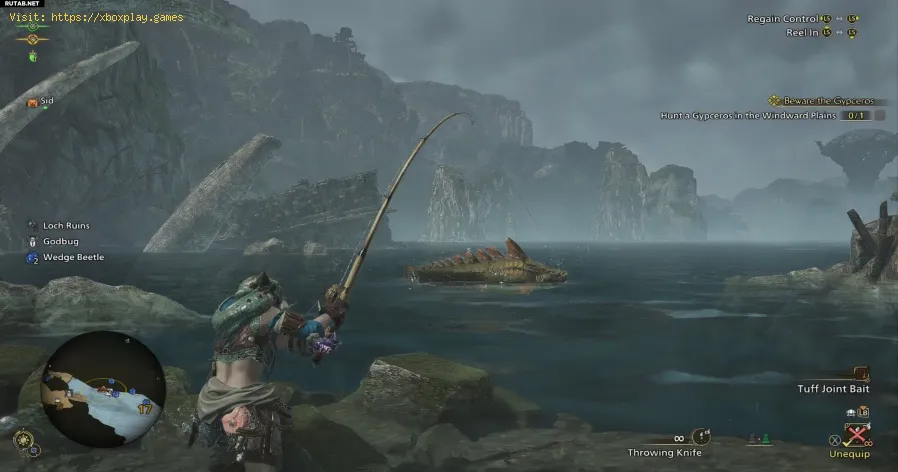Screen dimensions: 898x472
Task: Select the Loch Ruins location entry
Action: click(66, 226)
